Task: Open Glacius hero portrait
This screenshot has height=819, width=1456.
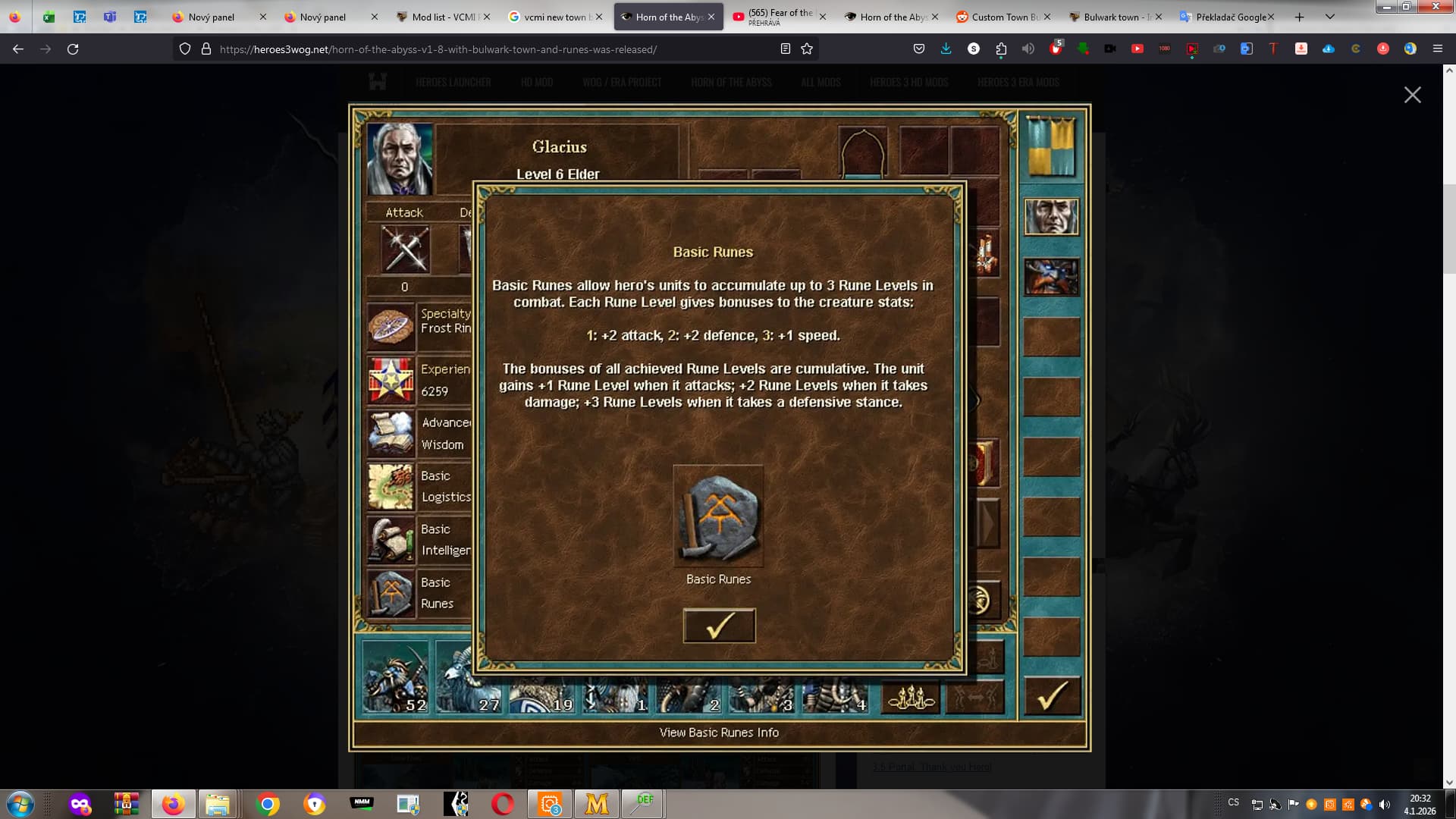Action: tap(400, 159)
